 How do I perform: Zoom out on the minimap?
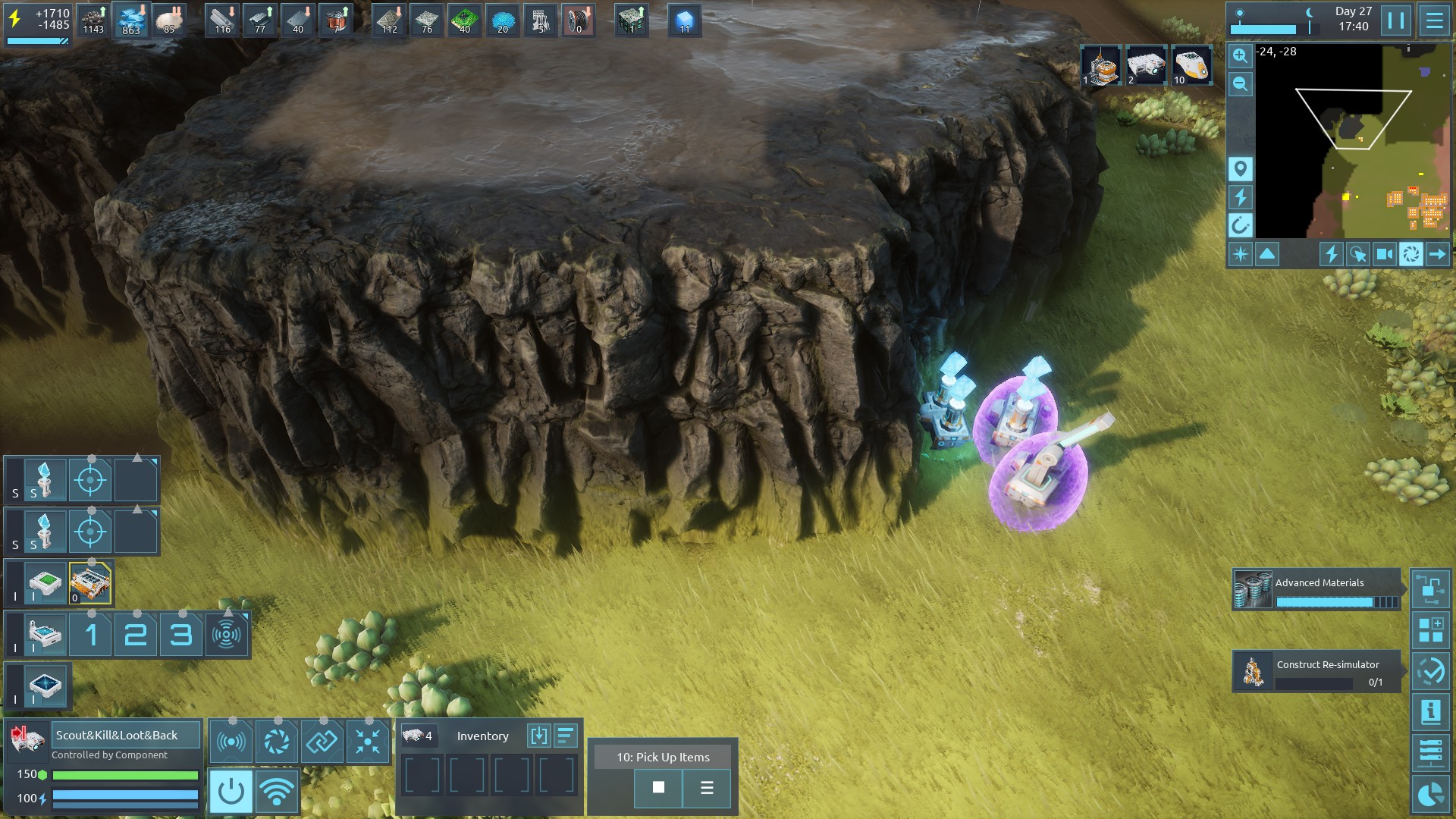pos(1240,84)
